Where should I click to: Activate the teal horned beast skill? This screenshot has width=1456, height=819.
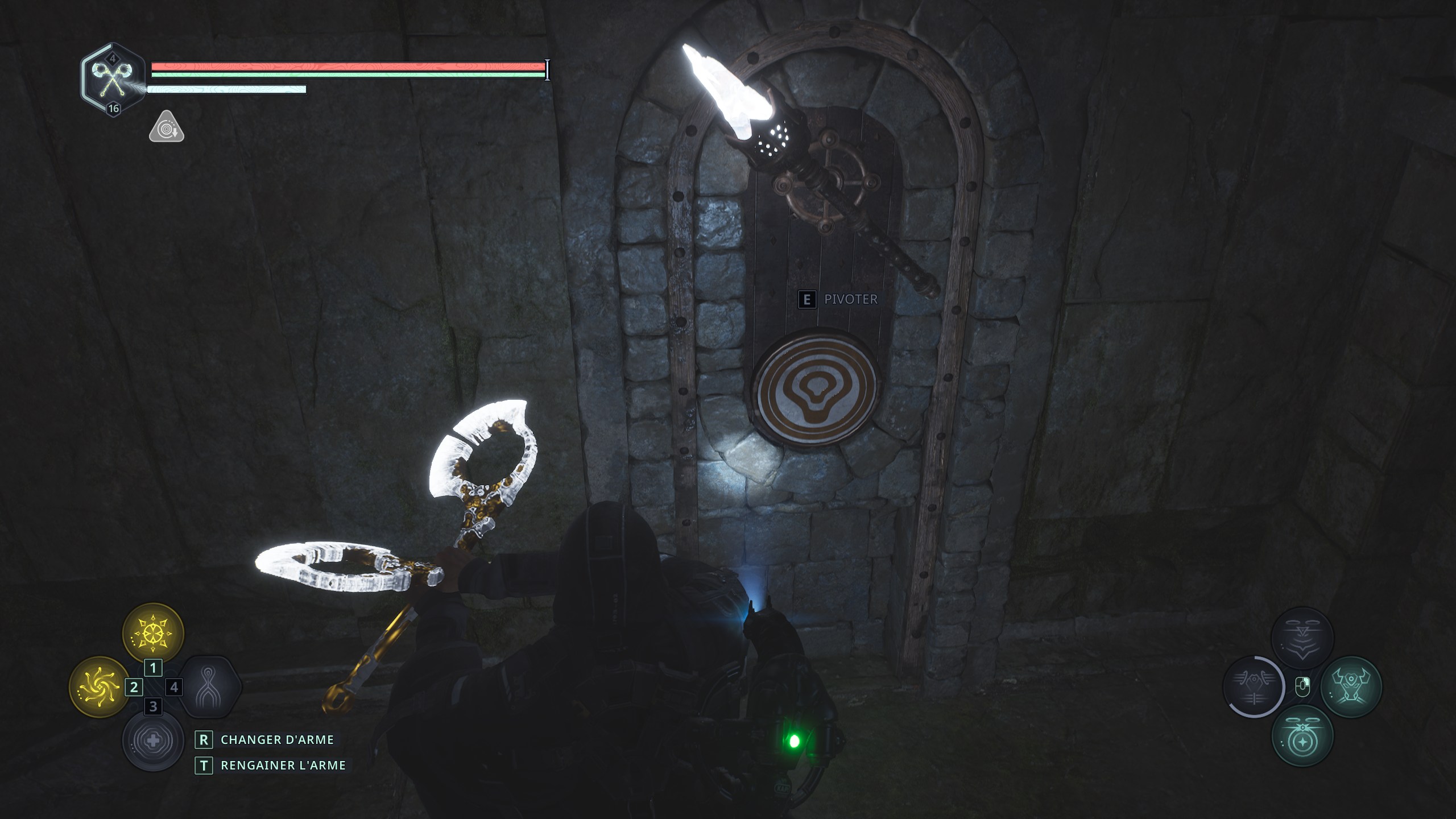pos(1351,687)
